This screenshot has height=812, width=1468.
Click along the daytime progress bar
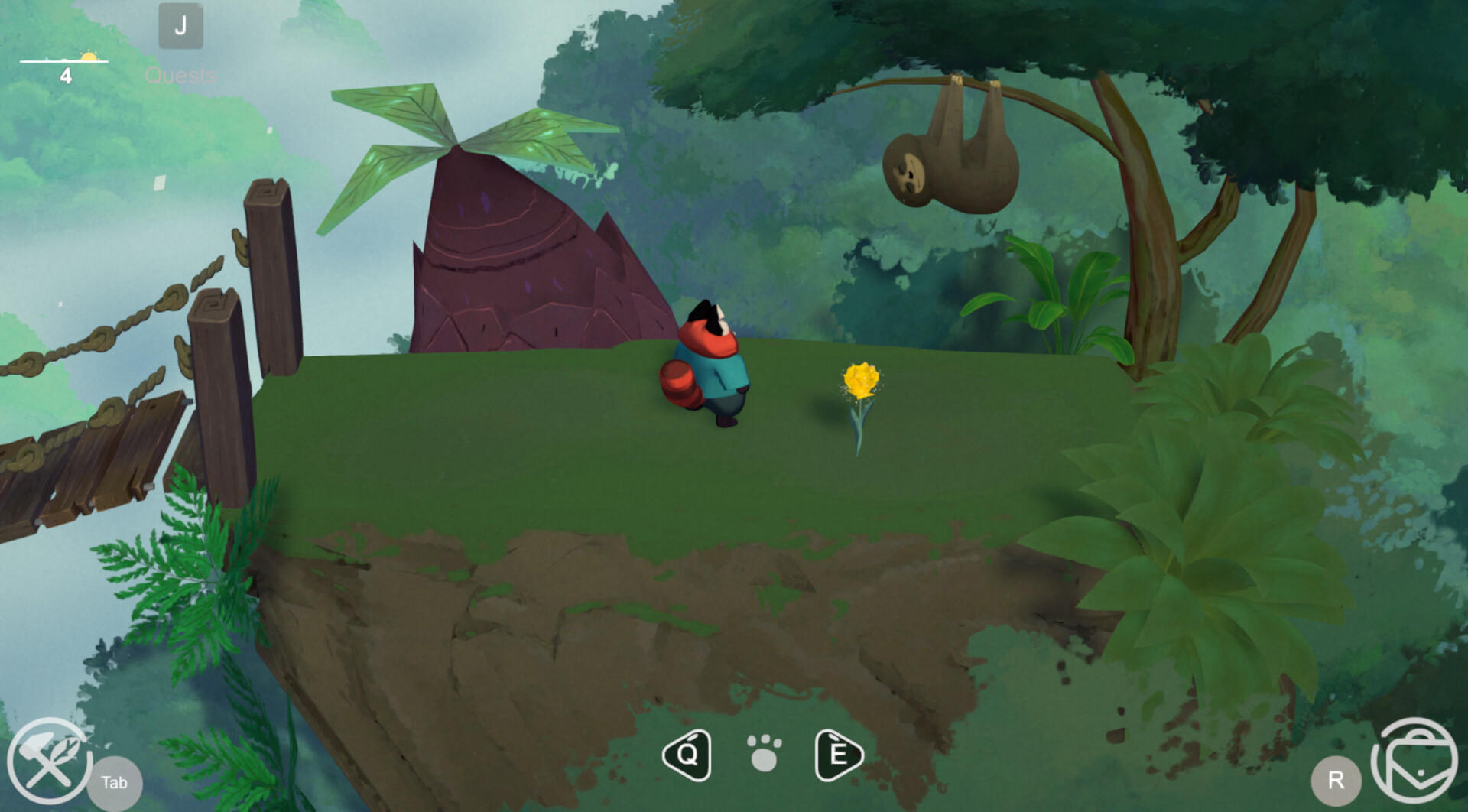pos(65,60)
